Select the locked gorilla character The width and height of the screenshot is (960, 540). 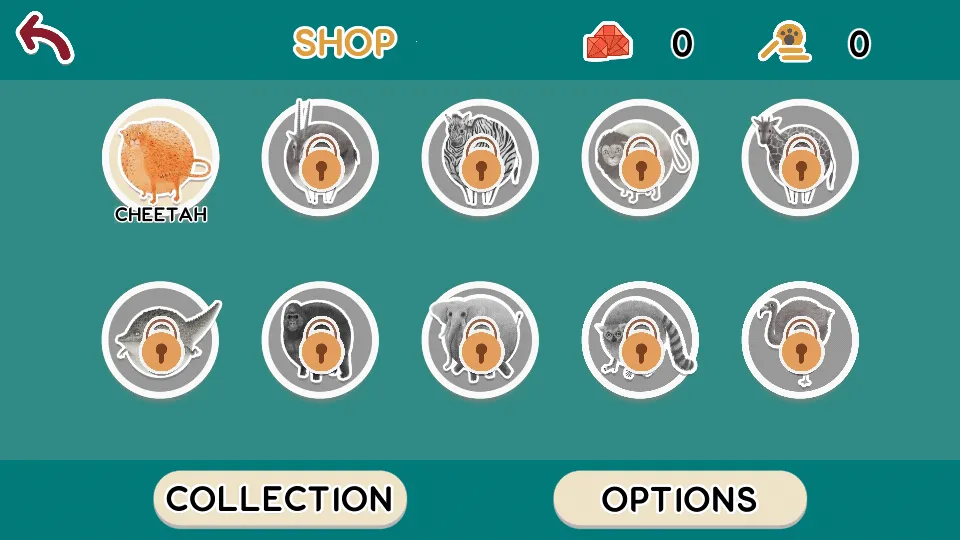click(320, 340)
